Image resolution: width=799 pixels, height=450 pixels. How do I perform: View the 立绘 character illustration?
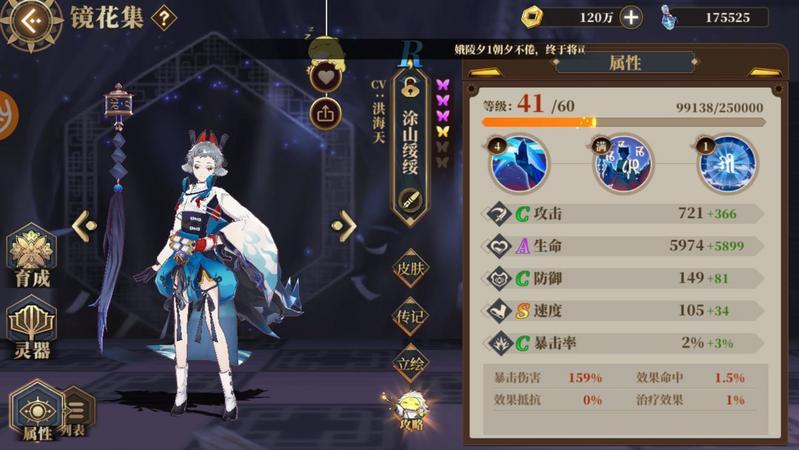411,364
